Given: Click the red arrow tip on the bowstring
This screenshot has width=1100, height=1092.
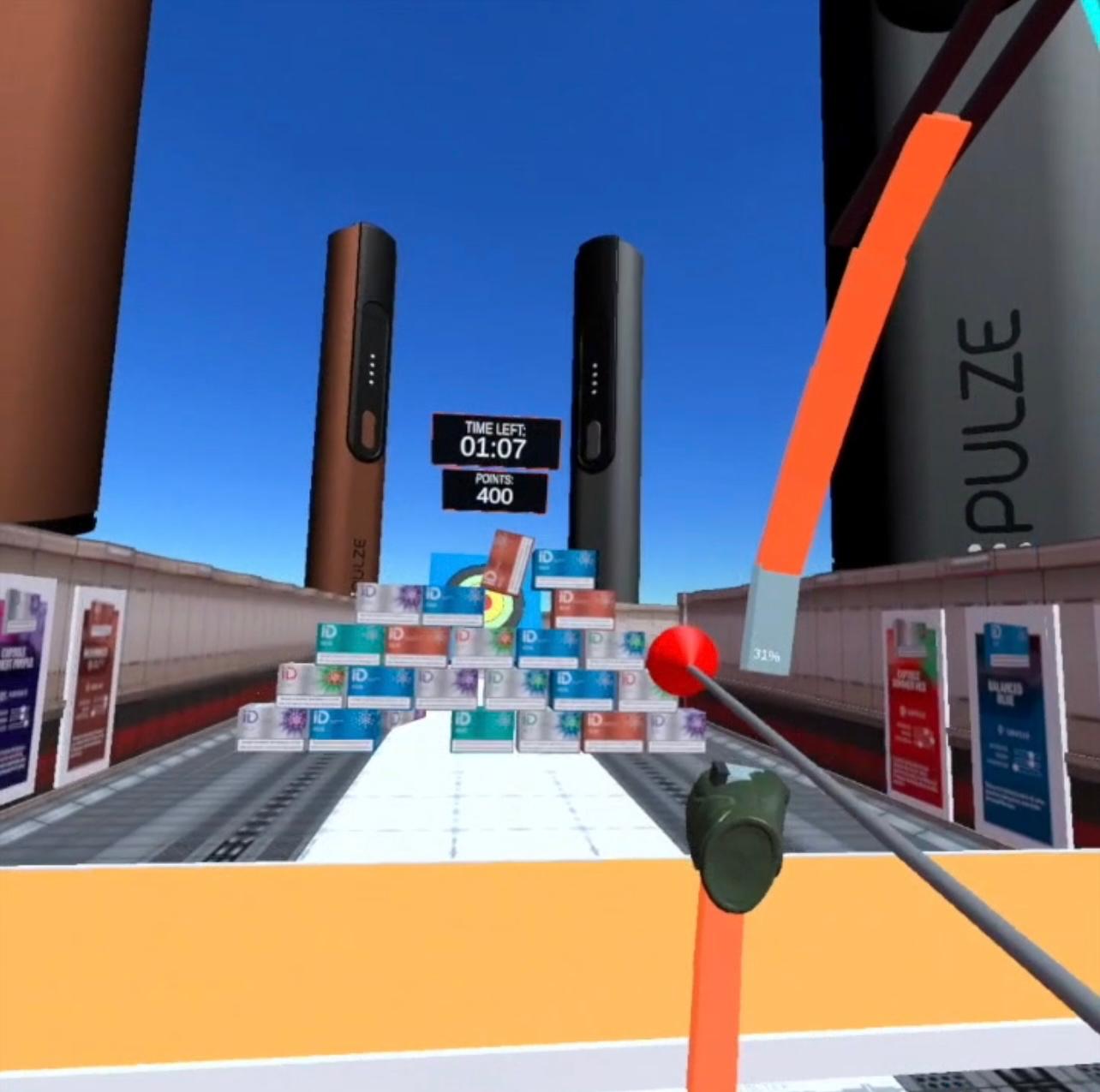Looking at the screenshot, I should click(681, 659).
